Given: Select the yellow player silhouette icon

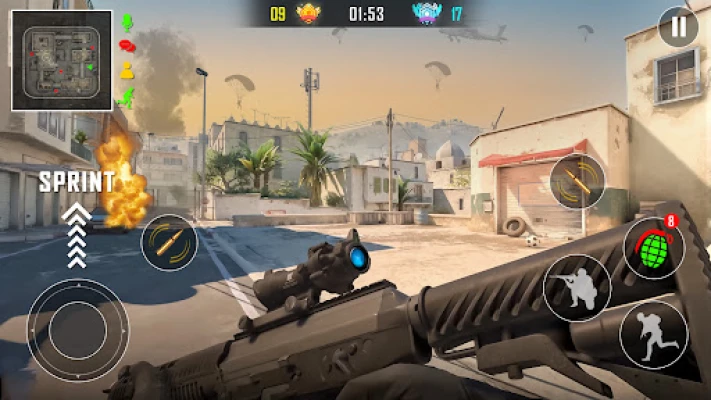Looking at the screenshot, I should click(127, 71).
